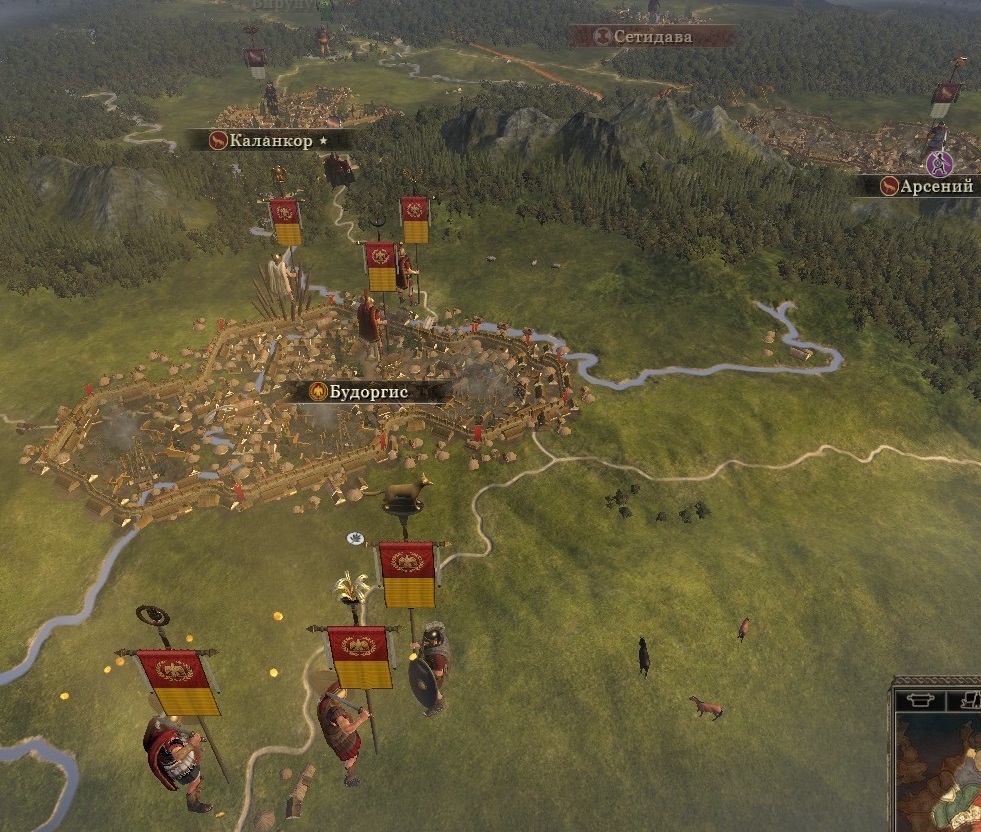Image resolution: width=981 pixels, height=832 pixels.
Task: Click the Сетидава settlement name banner
Action: (x=652, y=37)
